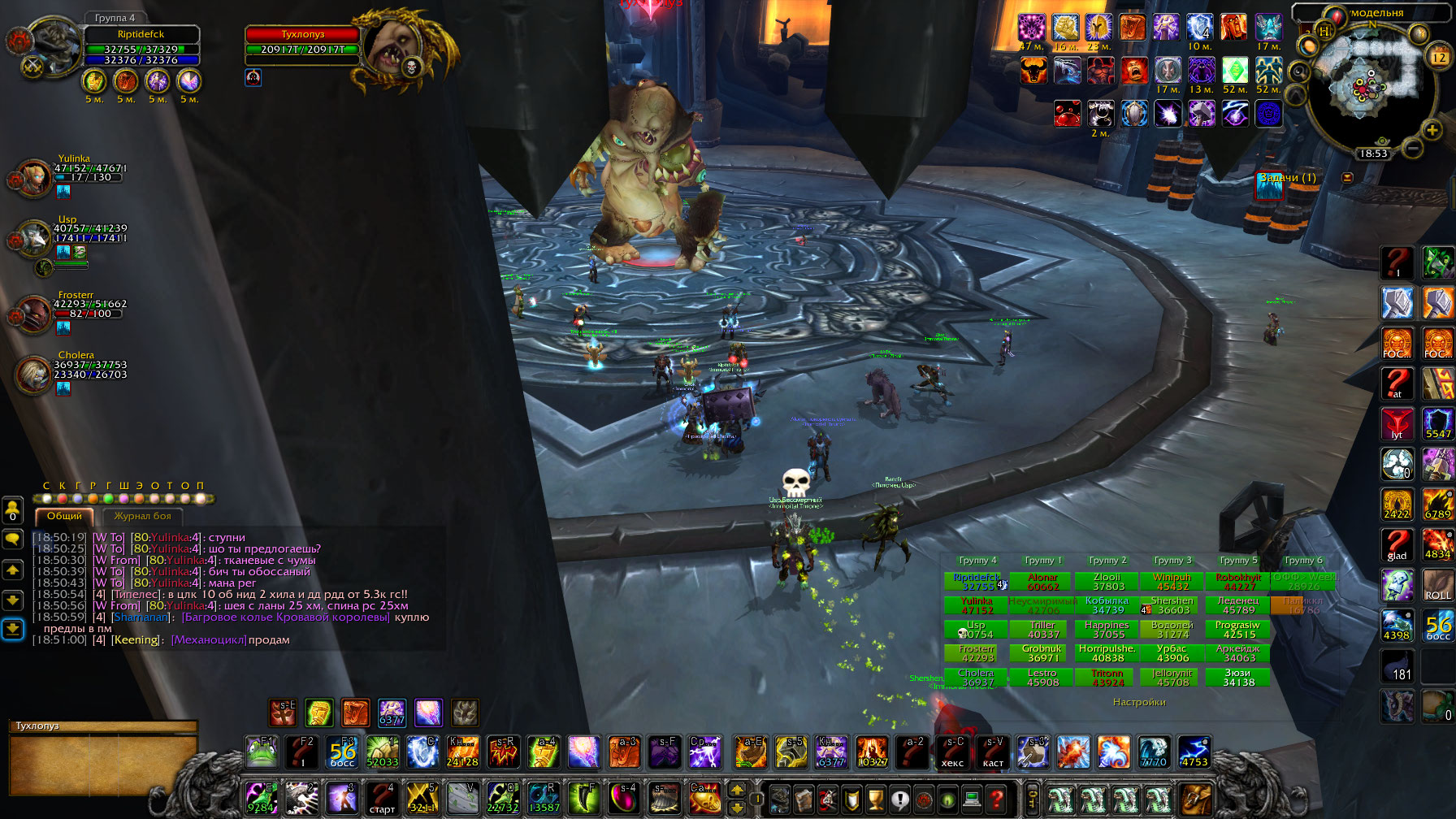Viewport: 1456px width, 819px height.
Task: Open Настройки below the raid frames
Action: 1139,702
